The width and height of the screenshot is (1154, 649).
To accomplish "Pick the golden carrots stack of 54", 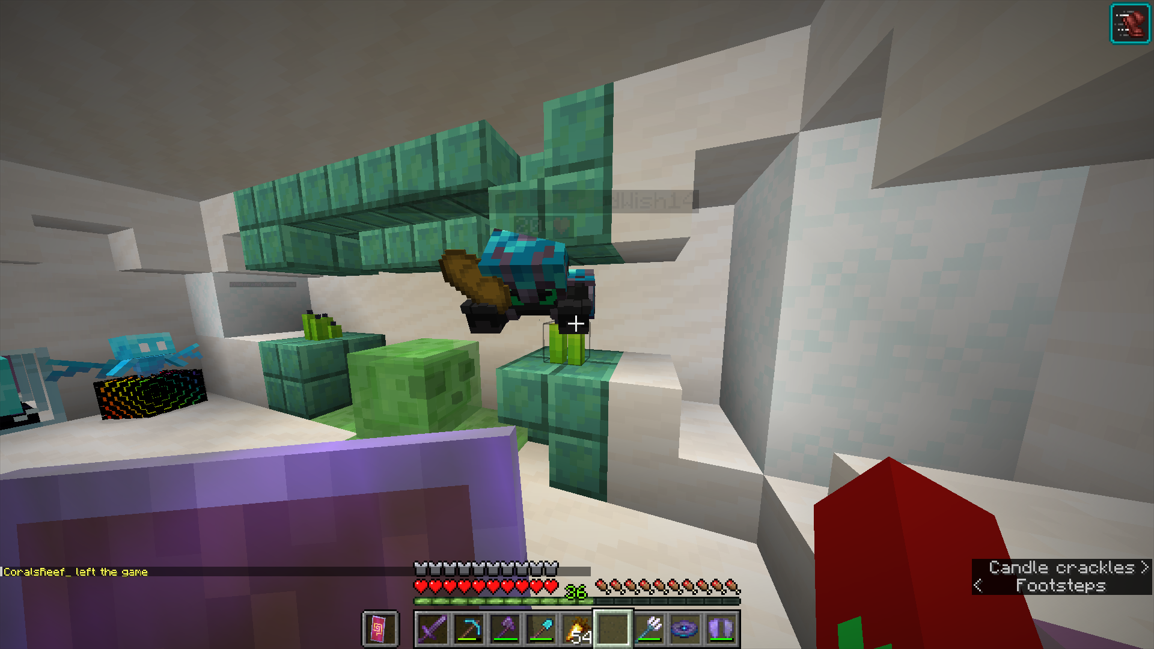I will (x=577, y=629).
